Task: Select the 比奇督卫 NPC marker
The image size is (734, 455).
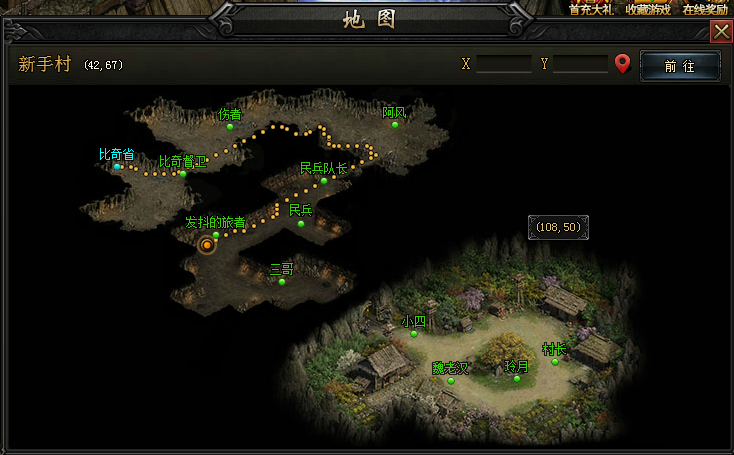Action: [183, 174]
